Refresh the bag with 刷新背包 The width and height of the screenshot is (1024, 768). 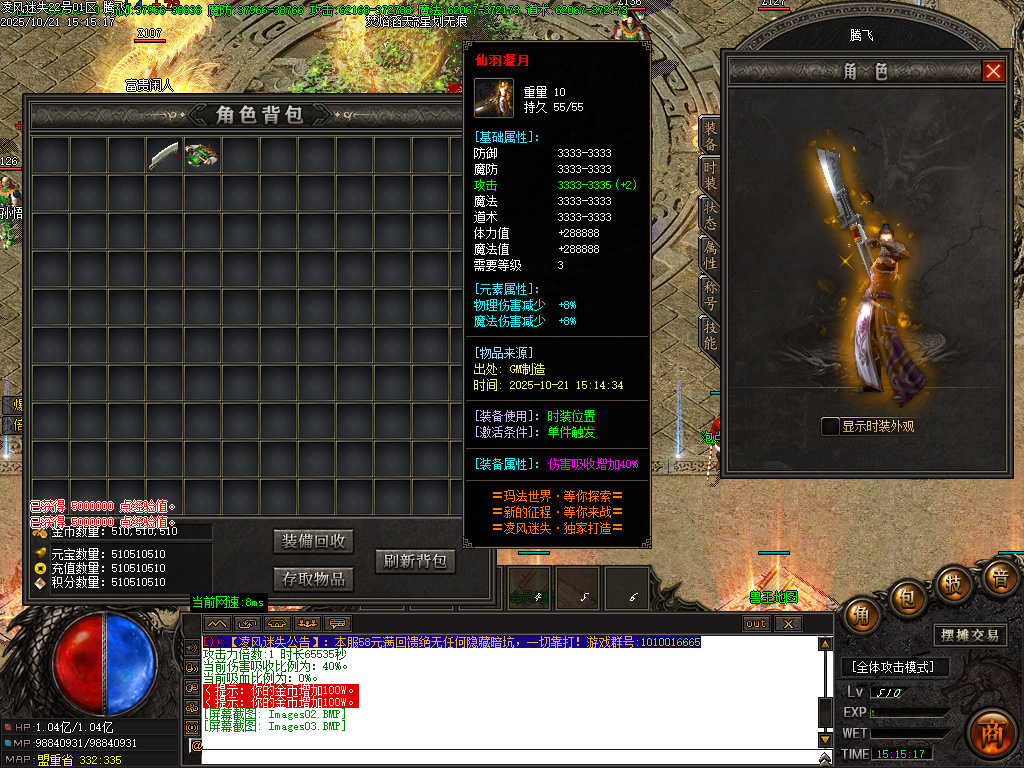[415, 561]
